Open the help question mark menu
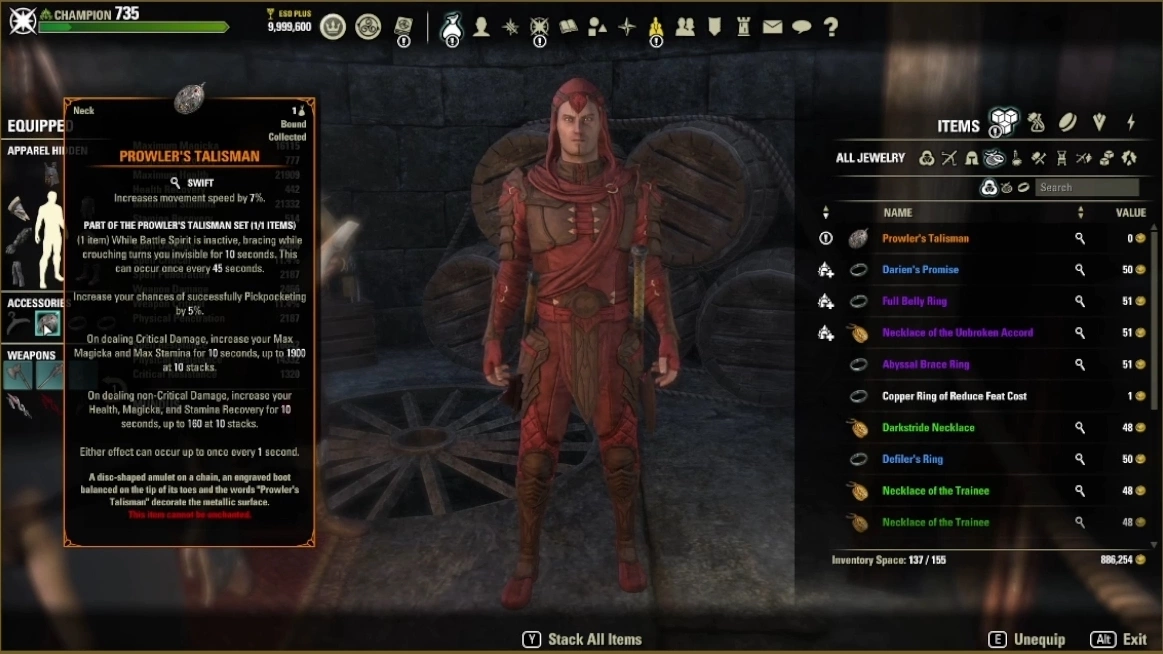The image size is (1163, 654). (x=831, y=27)
